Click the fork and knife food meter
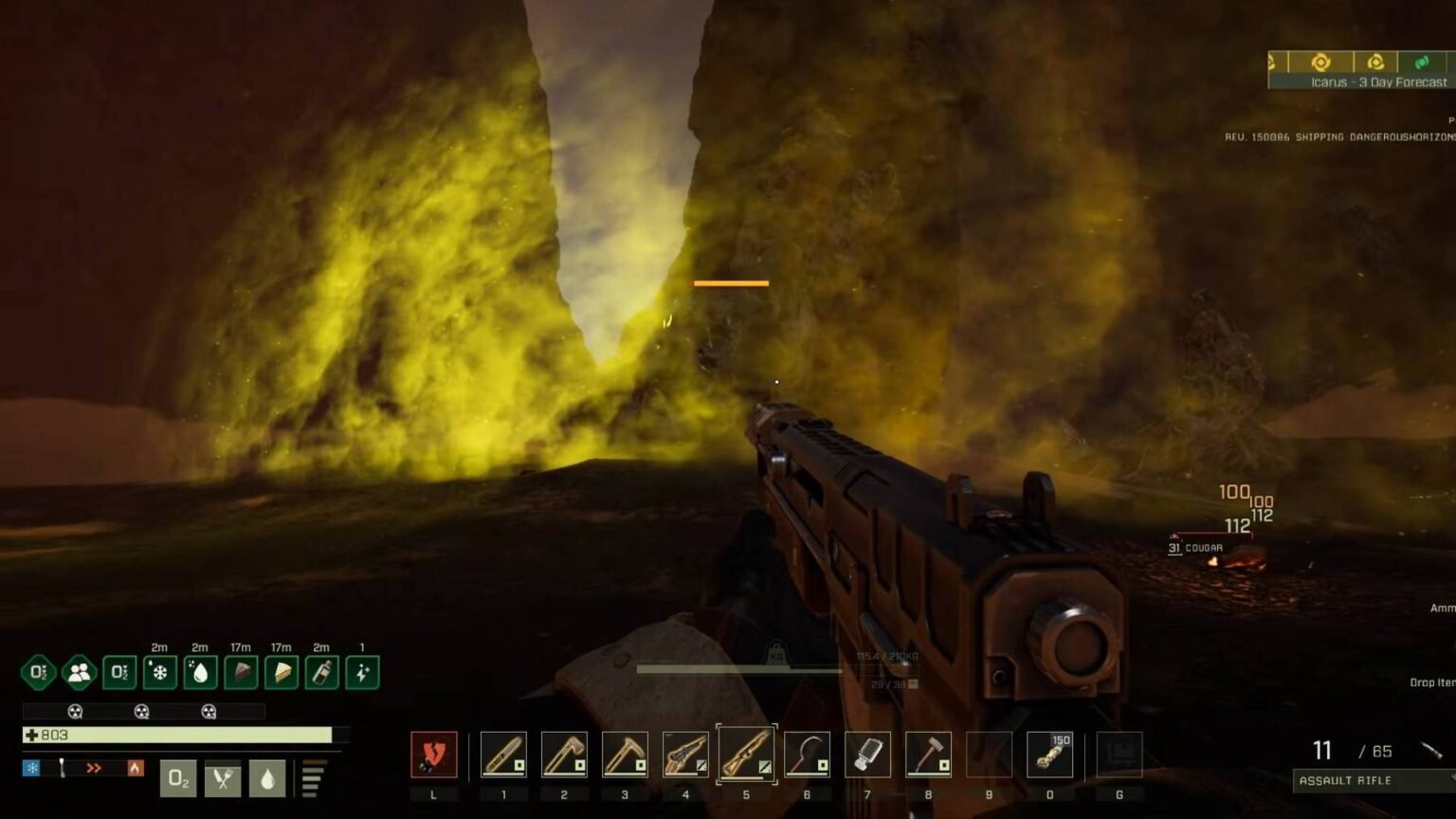This screenshot has width=1456, height=819. [x=223, y=779]
